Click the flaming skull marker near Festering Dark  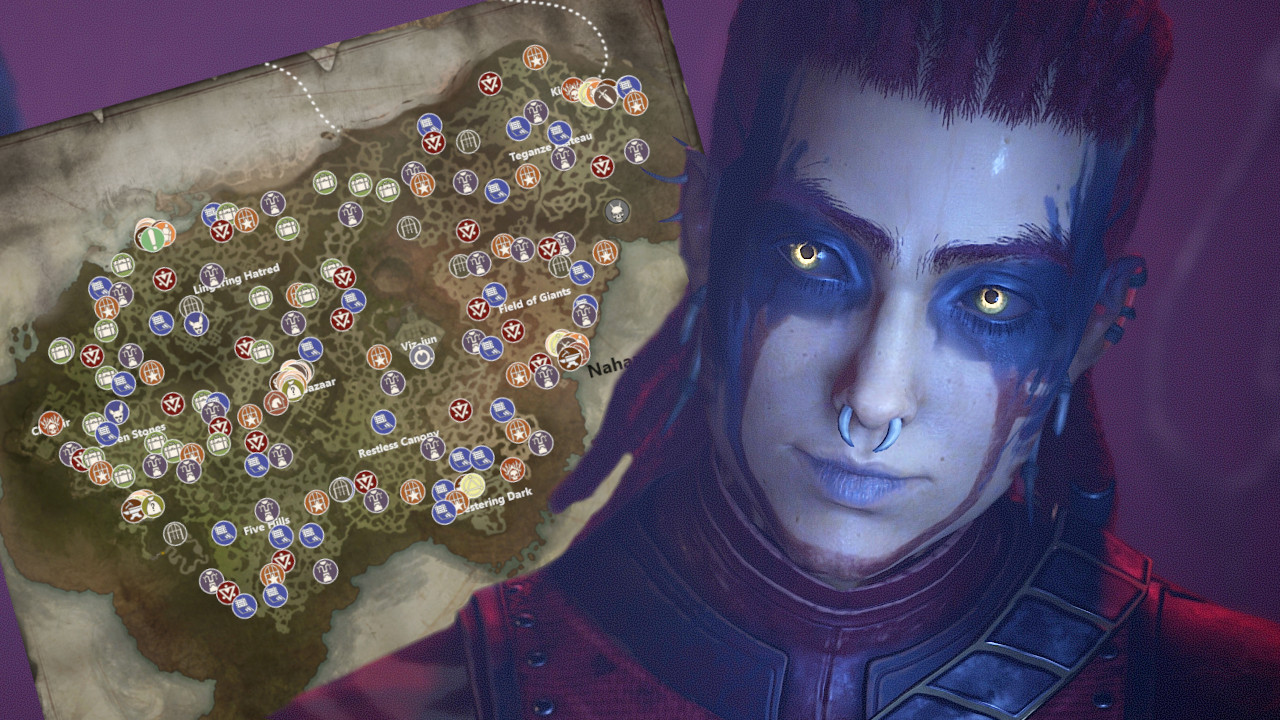pyautogui.click(x=513, y=470)
